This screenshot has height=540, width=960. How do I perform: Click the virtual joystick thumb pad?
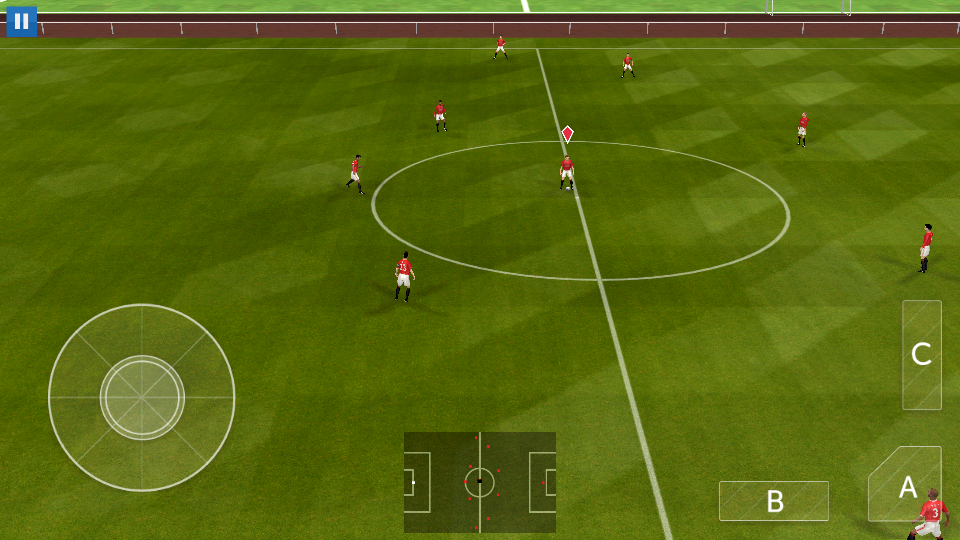click(x=142, y=397)
